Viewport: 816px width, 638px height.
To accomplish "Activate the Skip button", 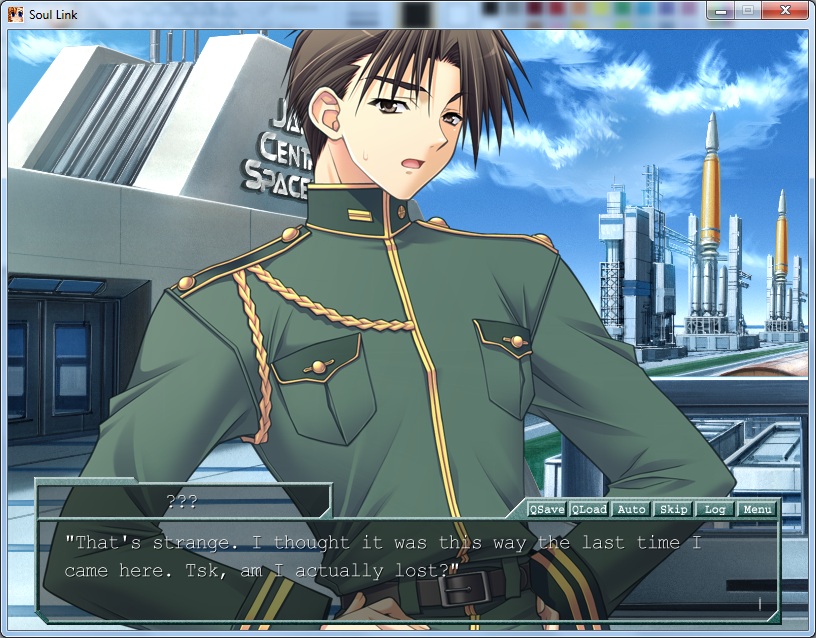I will pyautogui.click(x=673, y=510).
